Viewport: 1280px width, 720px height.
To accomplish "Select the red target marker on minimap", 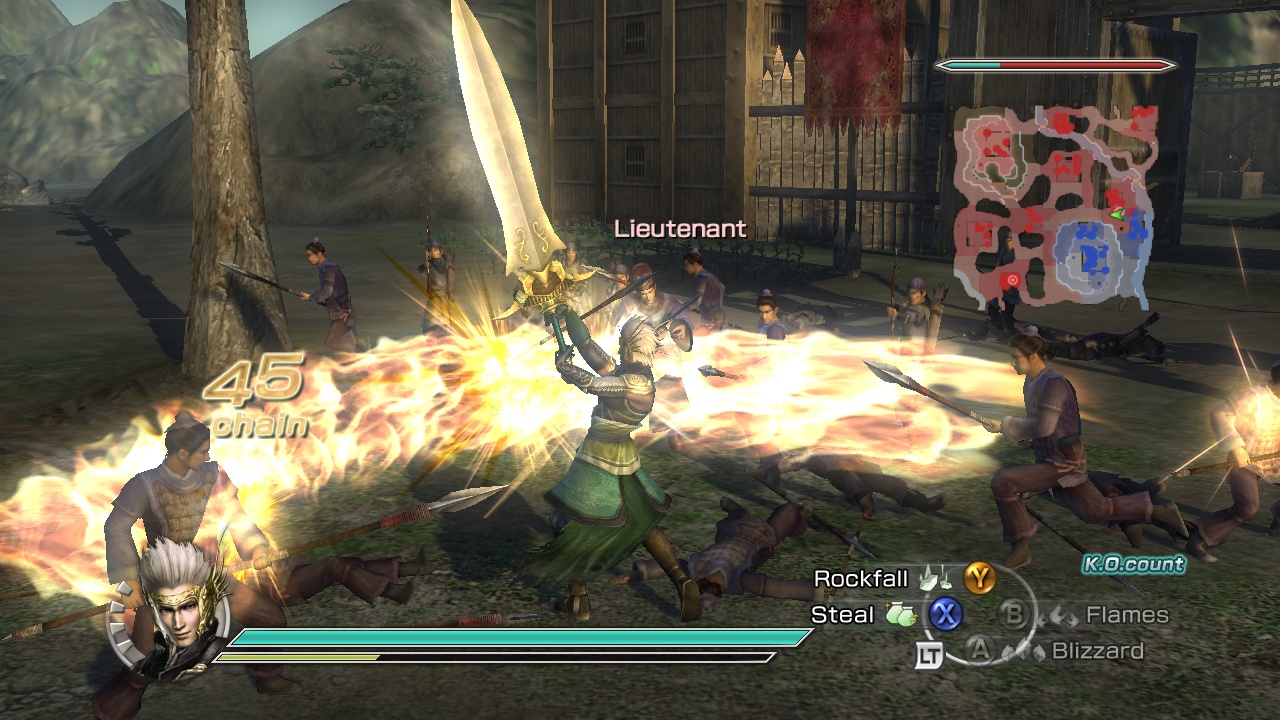I will point(1012,280).
